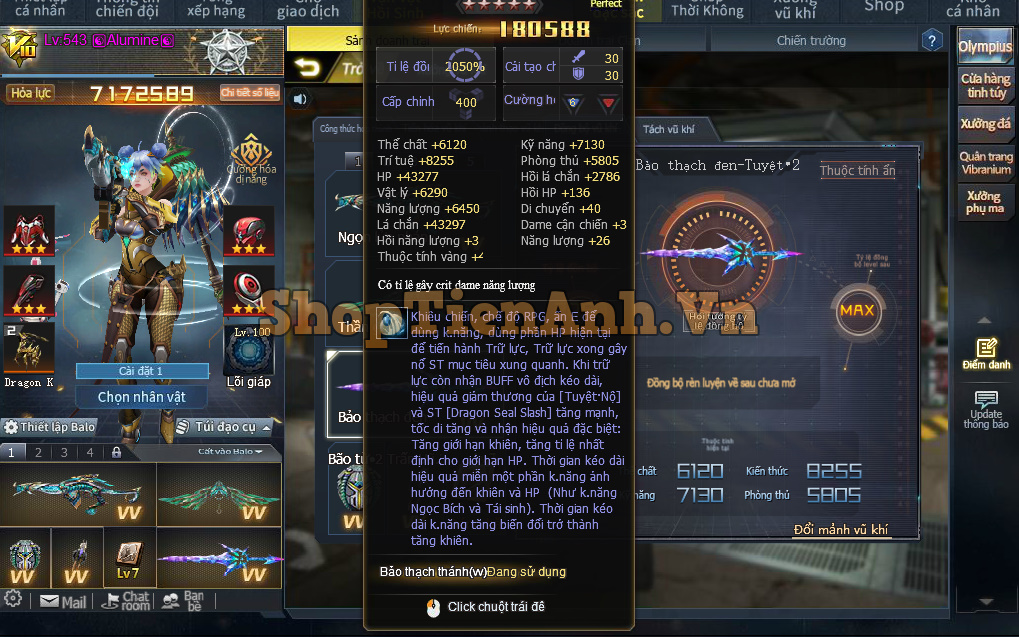The width and height of the screenshot is (1019, 637).
Task: Click the Điểm danh attendance icon
Action: coord(986,353)
